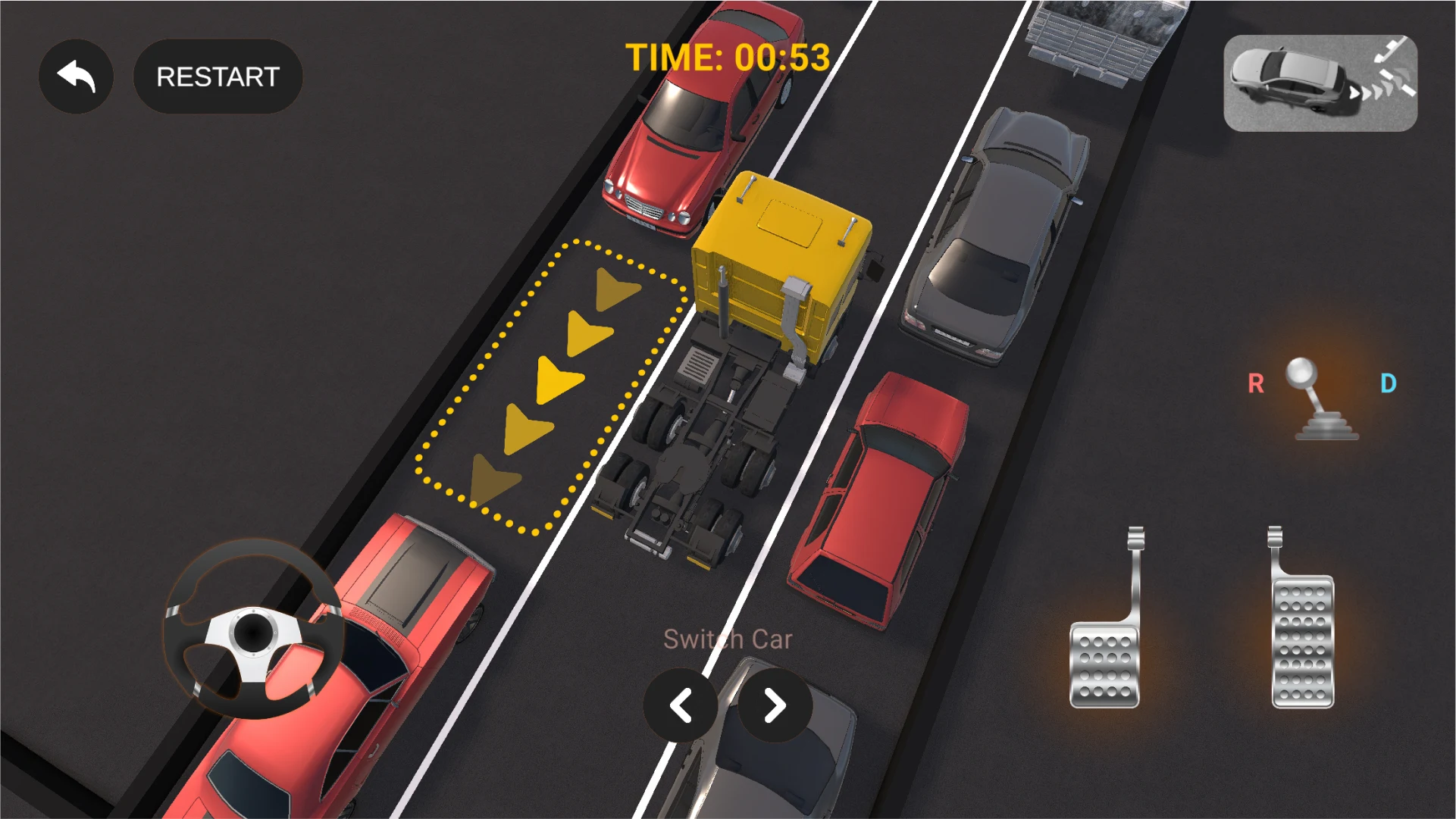
Task: Tap the gear shift lever
Action: click(1321, 402)
